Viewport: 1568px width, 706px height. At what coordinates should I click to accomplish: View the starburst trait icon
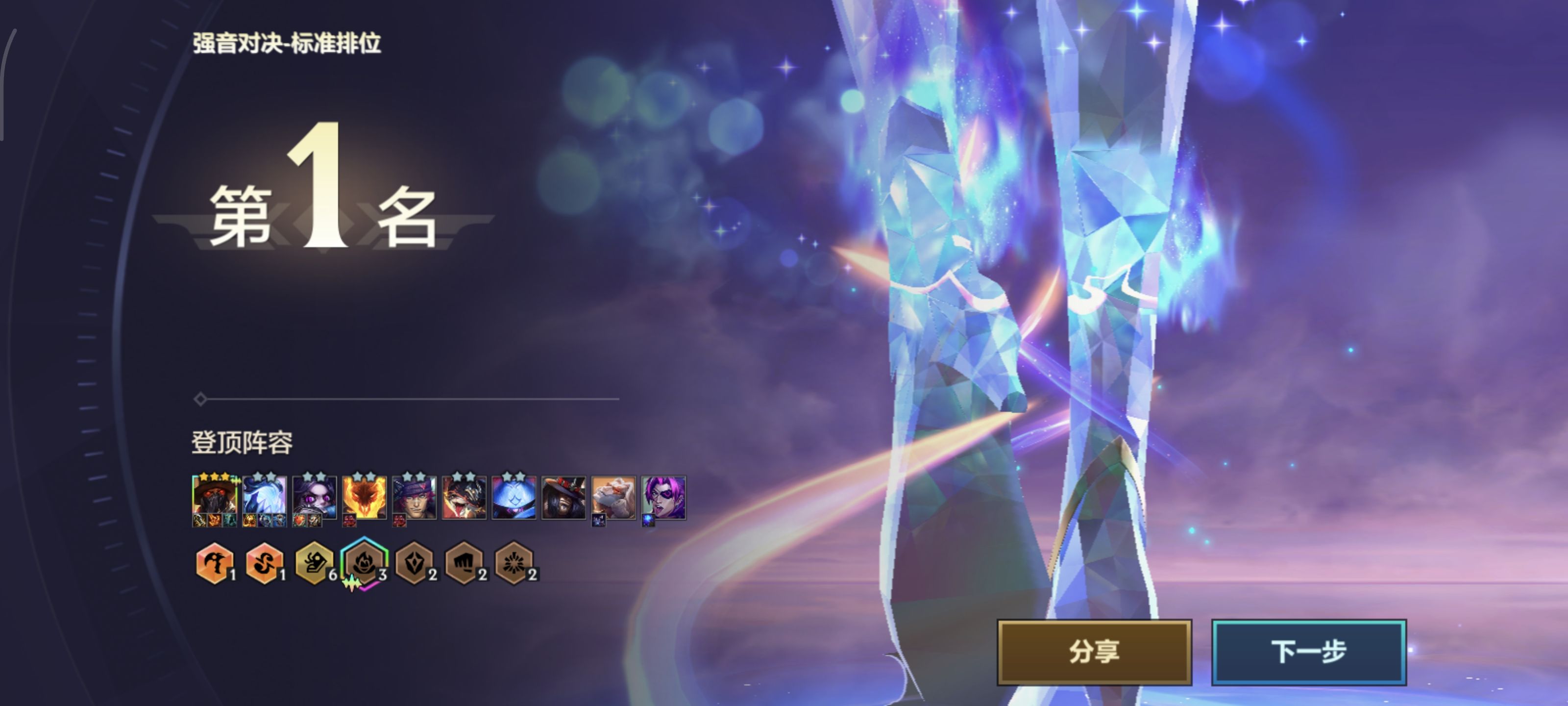coord(514,563)
